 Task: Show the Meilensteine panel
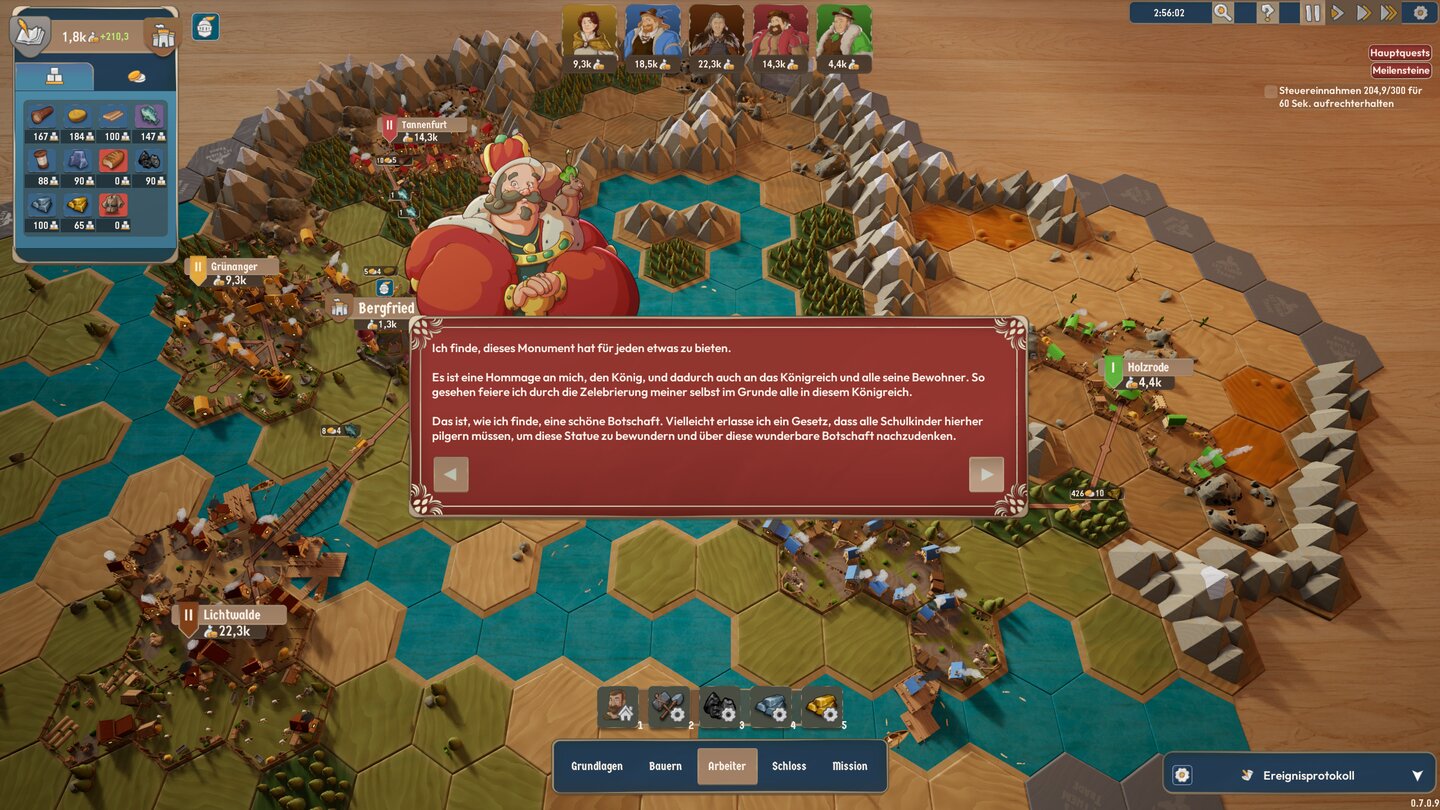click(x=1399, y=71)
